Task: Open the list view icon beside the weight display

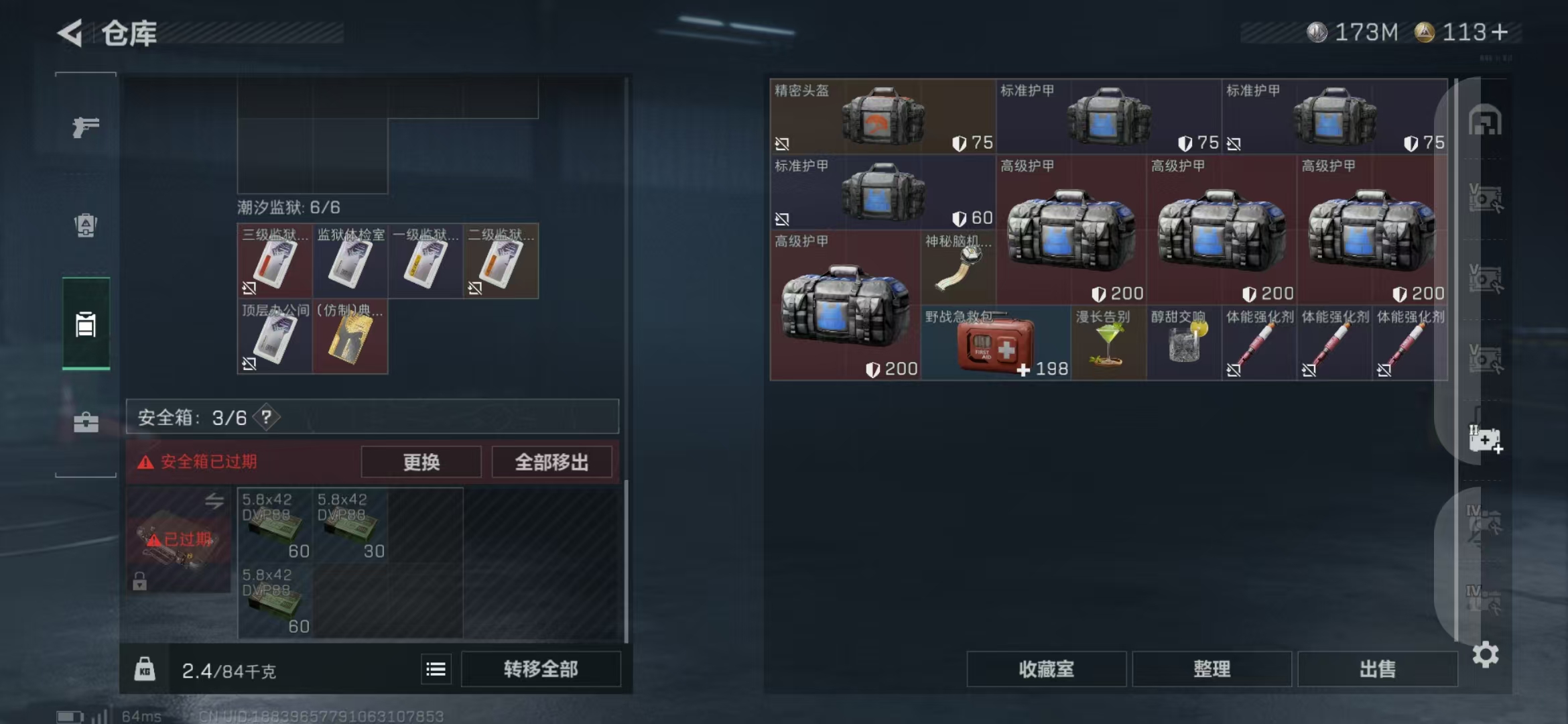Action: point(436,668)
